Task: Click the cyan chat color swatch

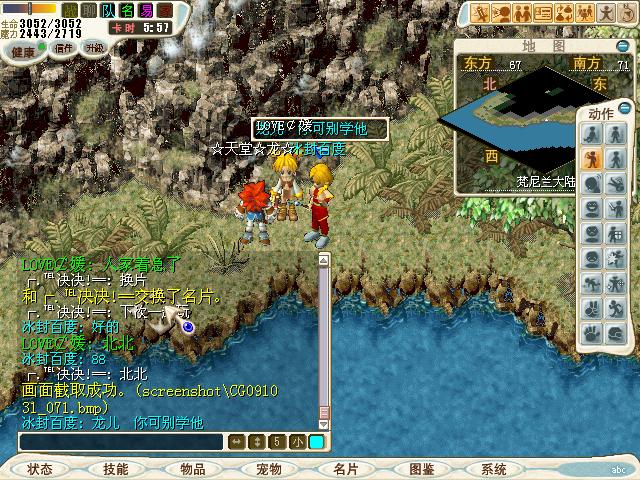Action: pyautogui.click(x=316, y=442)
